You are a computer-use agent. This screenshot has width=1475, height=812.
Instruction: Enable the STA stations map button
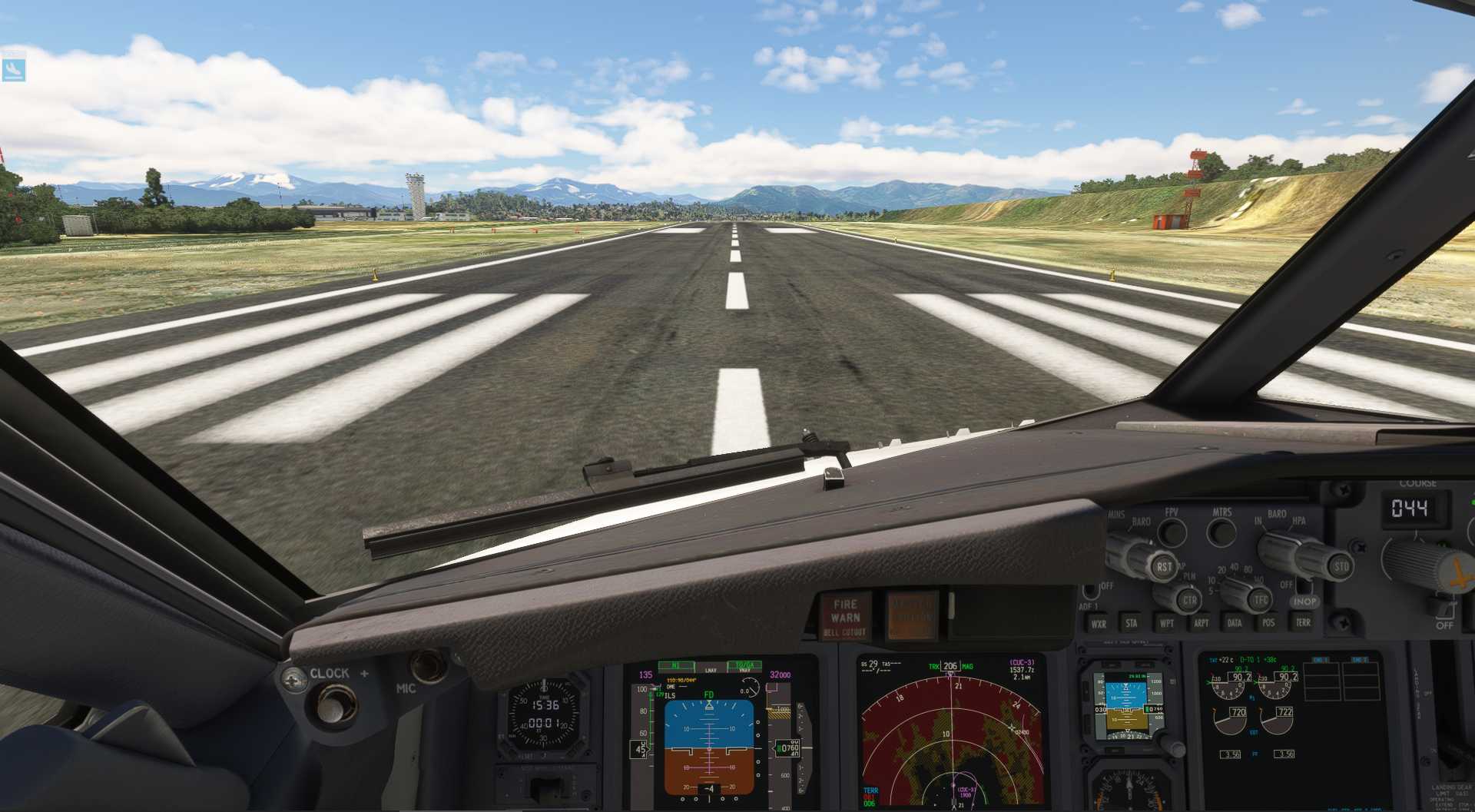click(x=1131, y=623)
